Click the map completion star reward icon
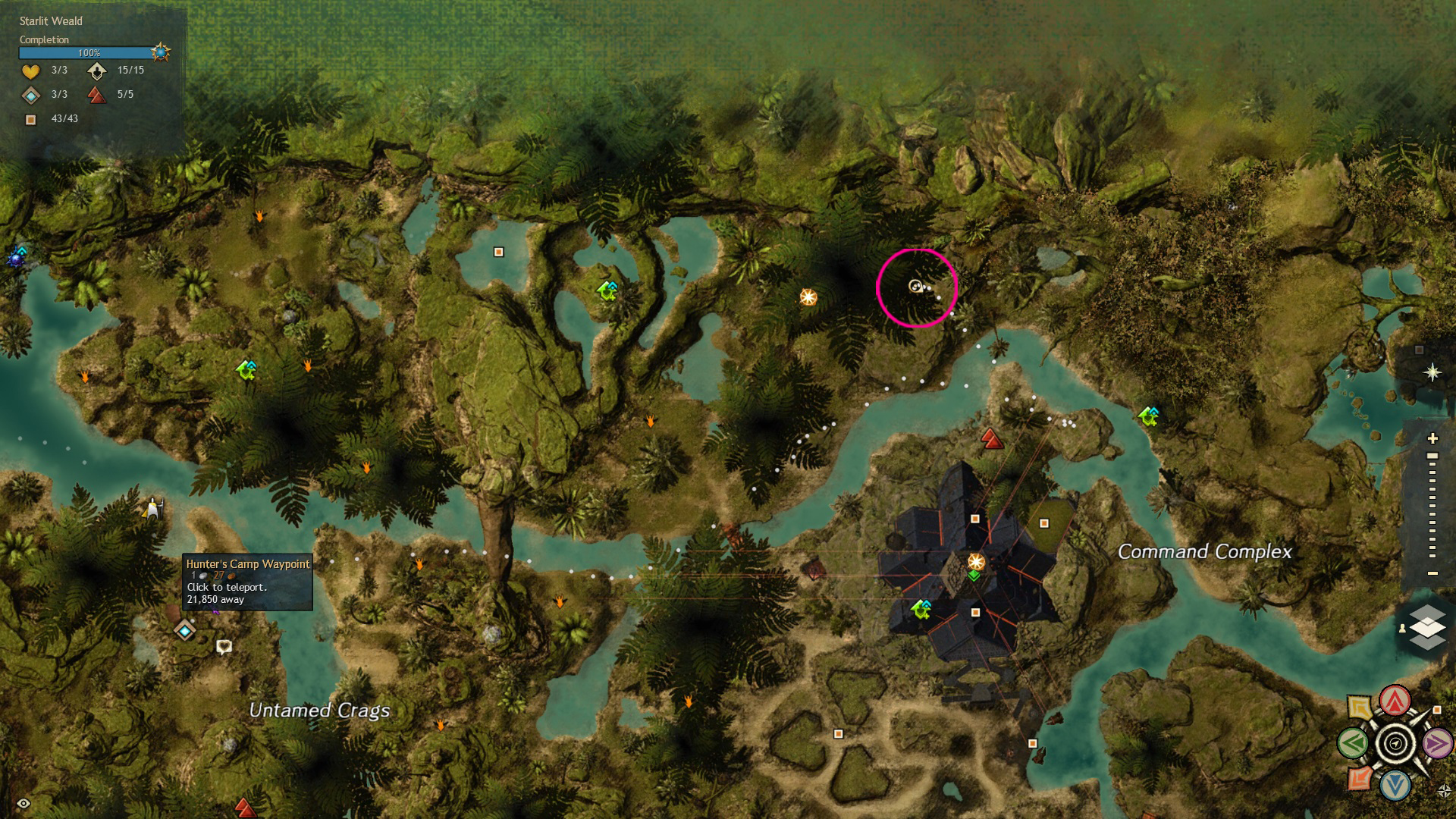1456x819 pixels. coord(160,52)
